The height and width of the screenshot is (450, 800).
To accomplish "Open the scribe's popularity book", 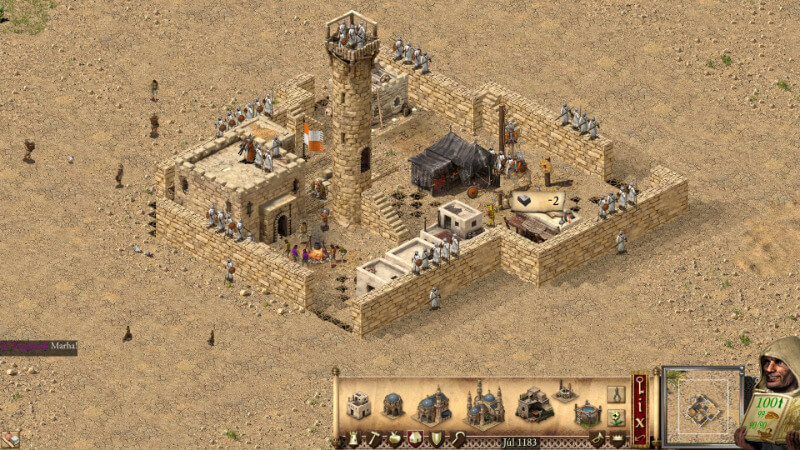I will 770,410.
